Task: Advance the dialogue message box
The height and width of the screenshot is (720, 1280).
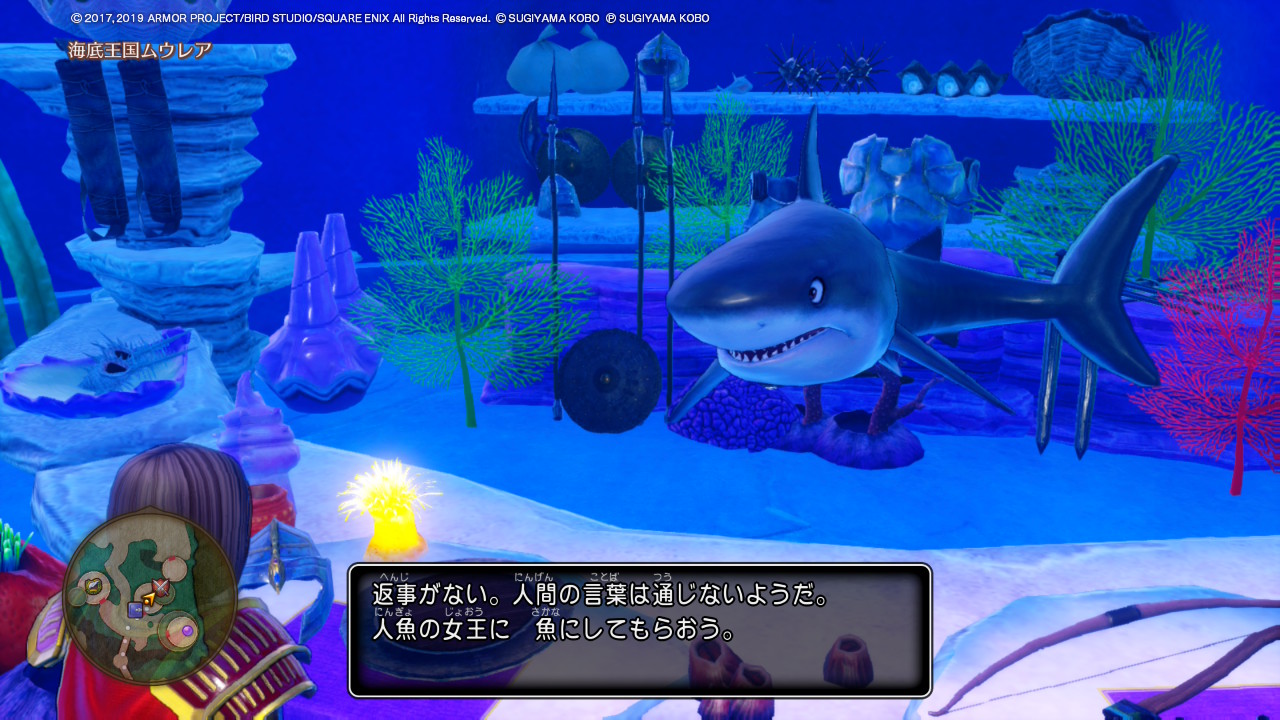Action: tap(640, 630)
